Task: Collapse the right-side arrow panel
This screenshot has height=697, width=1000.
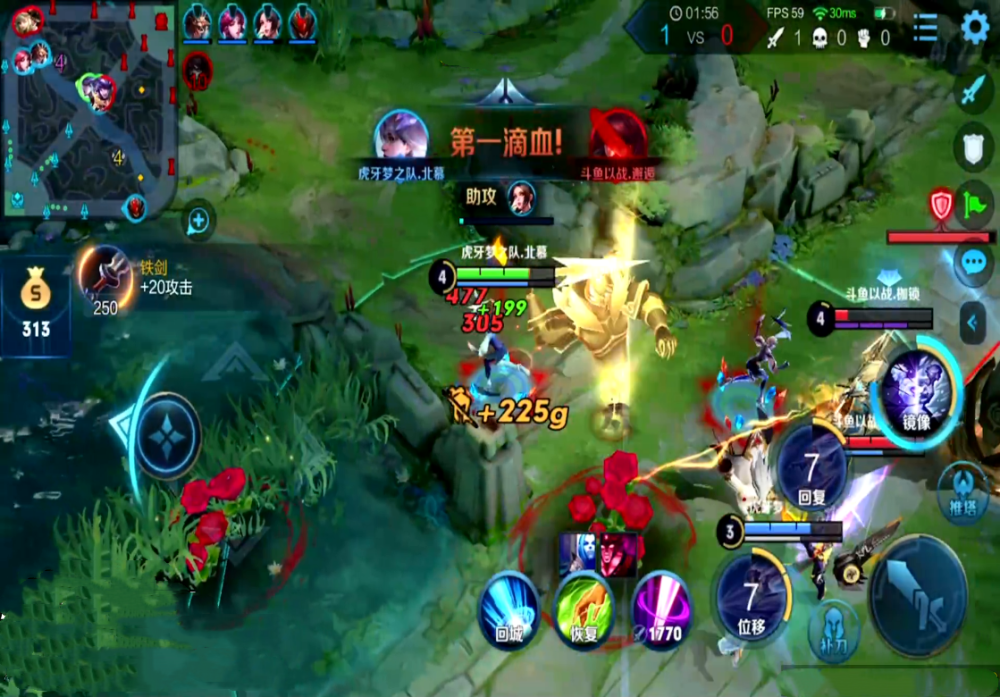Action: click(x=974, y=323)
